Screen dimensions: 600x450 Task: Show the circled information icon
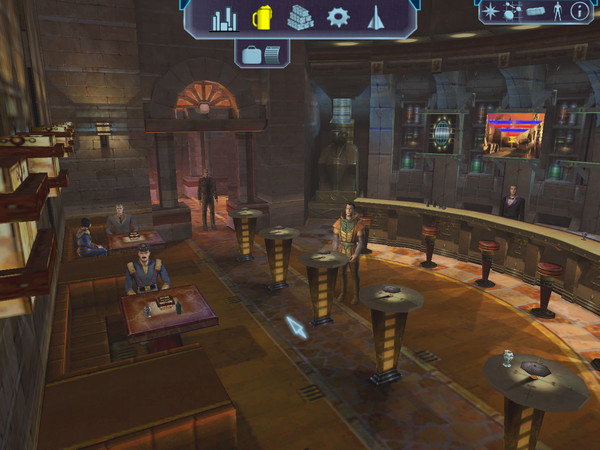[x=580, y=11]
